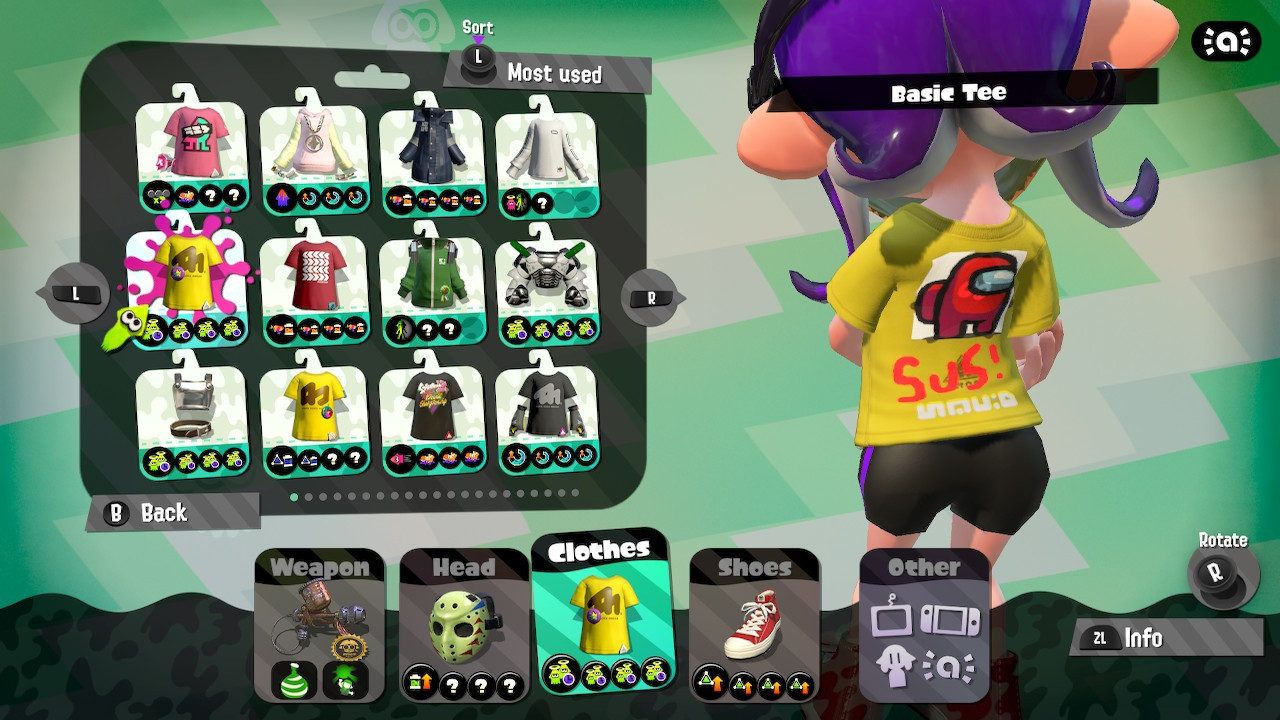Open the Head category

(465, 567)
